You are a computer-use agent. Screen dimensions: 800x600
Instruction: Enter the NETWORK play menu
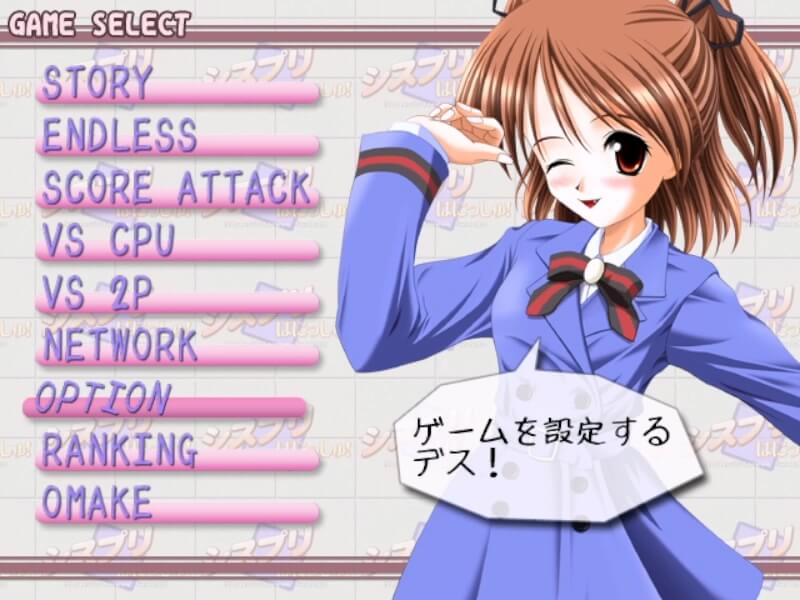120,347
